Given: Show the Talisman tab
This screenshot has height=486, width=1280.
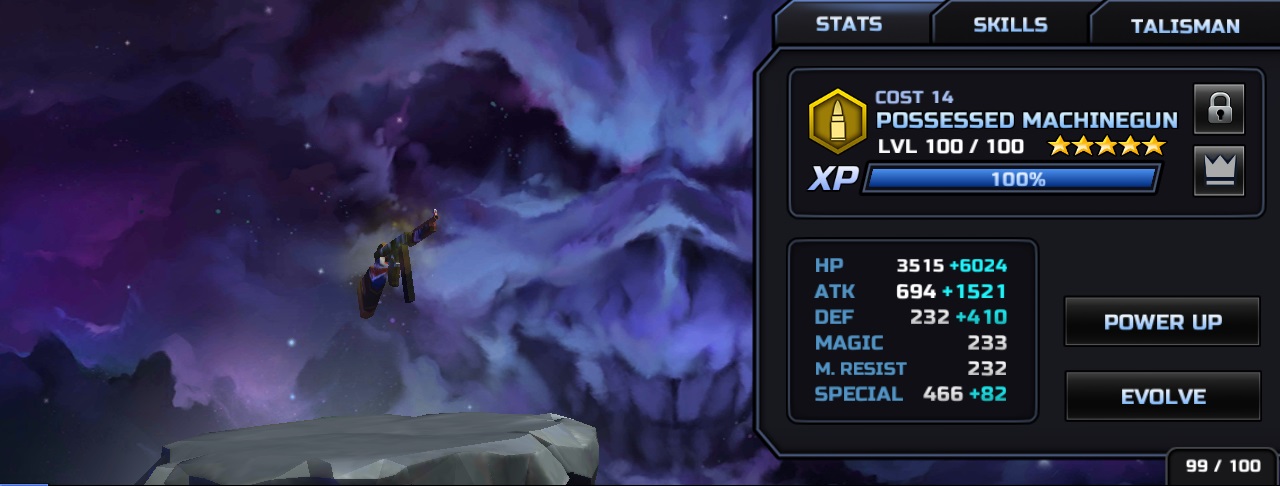Looking at the screenshot, I should click(x=1185, y=26).
